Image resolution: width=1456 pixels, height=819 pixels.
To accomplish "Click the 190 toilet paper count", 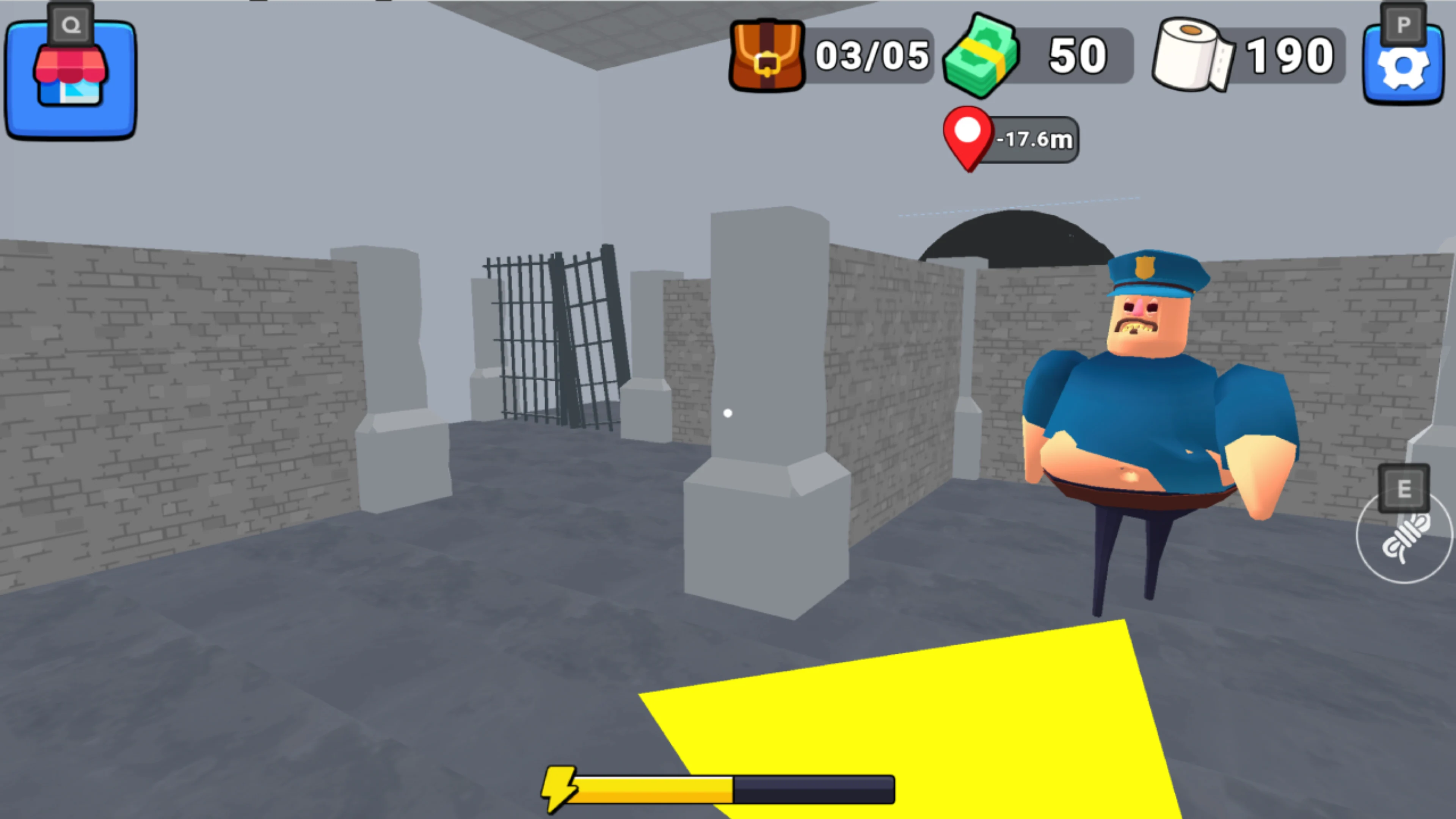I will [1290, 55].
